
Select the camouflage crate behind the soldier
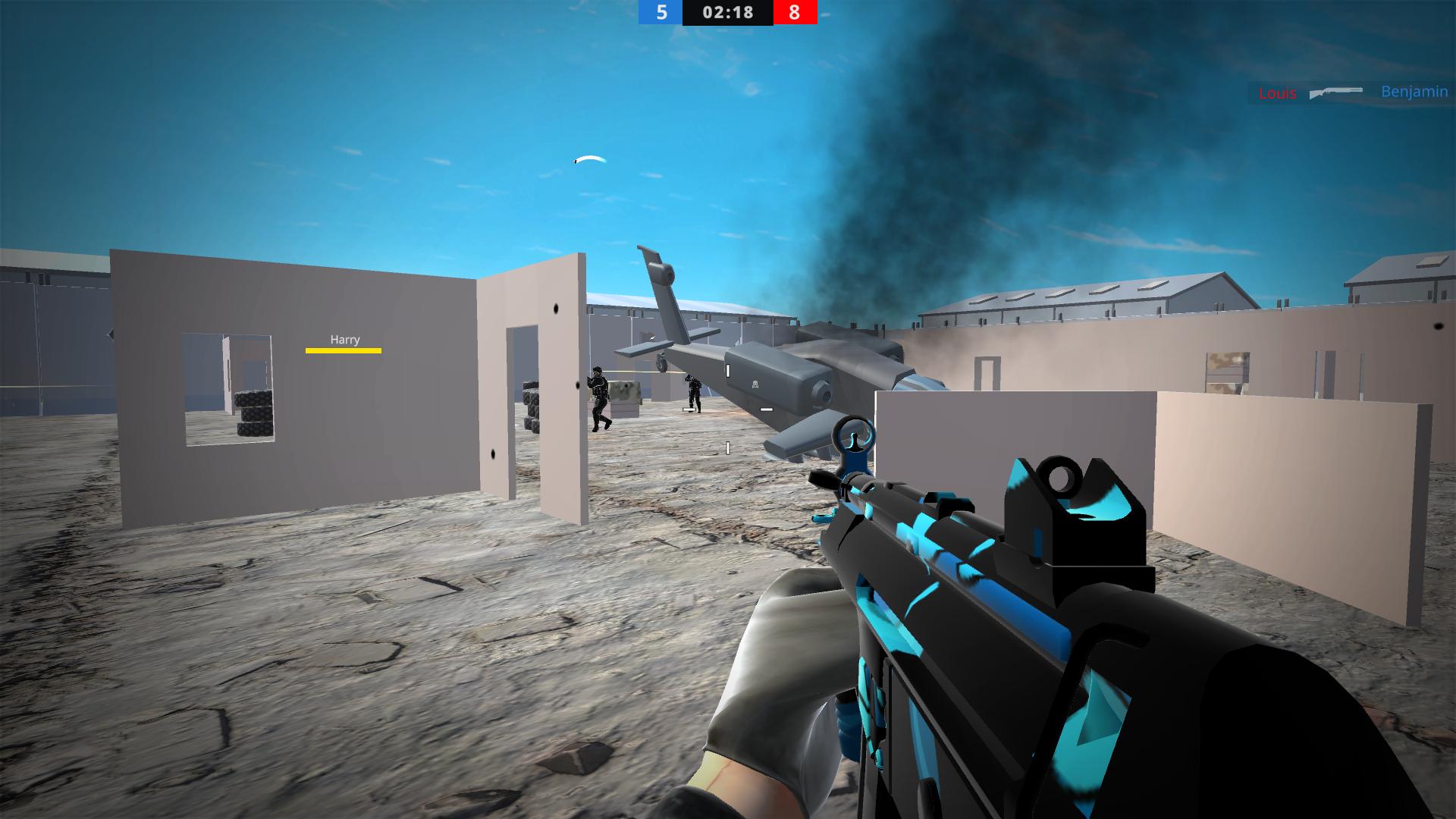pos(623,392)
